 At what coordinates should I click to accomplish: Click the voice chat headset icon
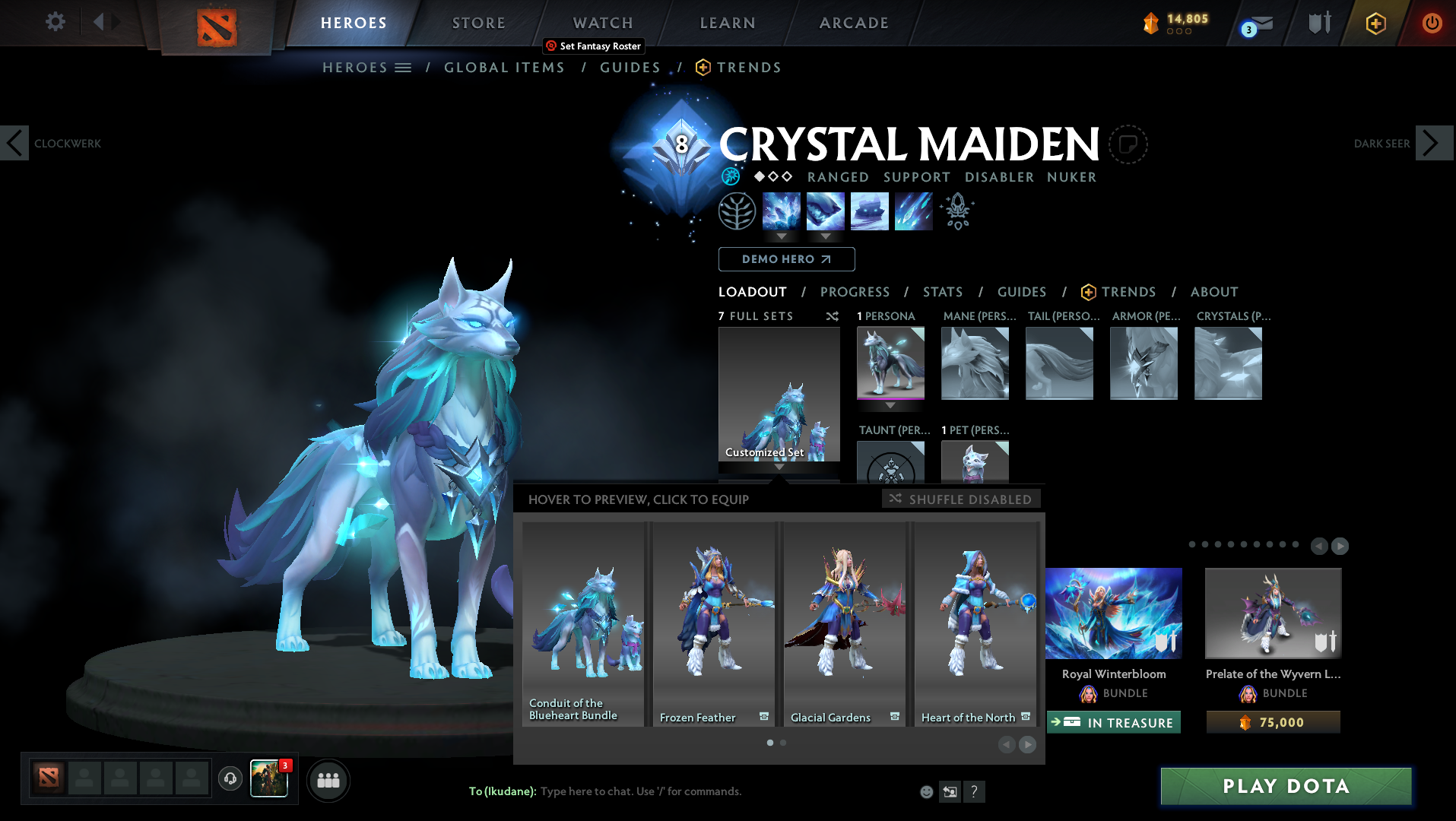230,780
